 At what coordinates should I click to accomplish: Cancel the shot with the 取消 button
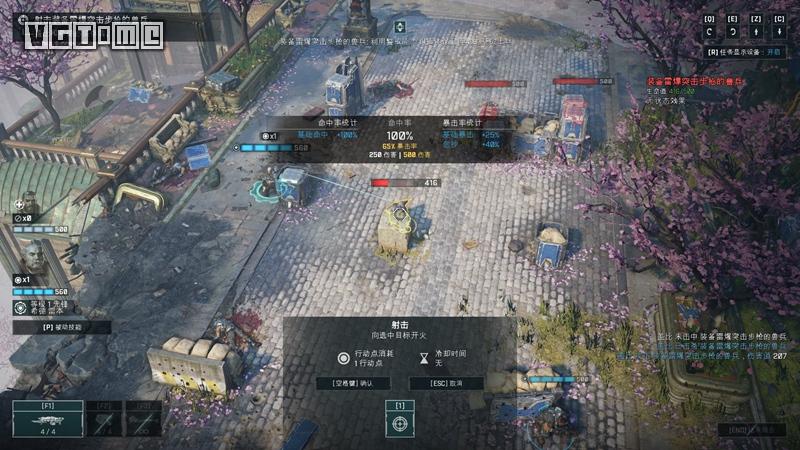(445, 383)
